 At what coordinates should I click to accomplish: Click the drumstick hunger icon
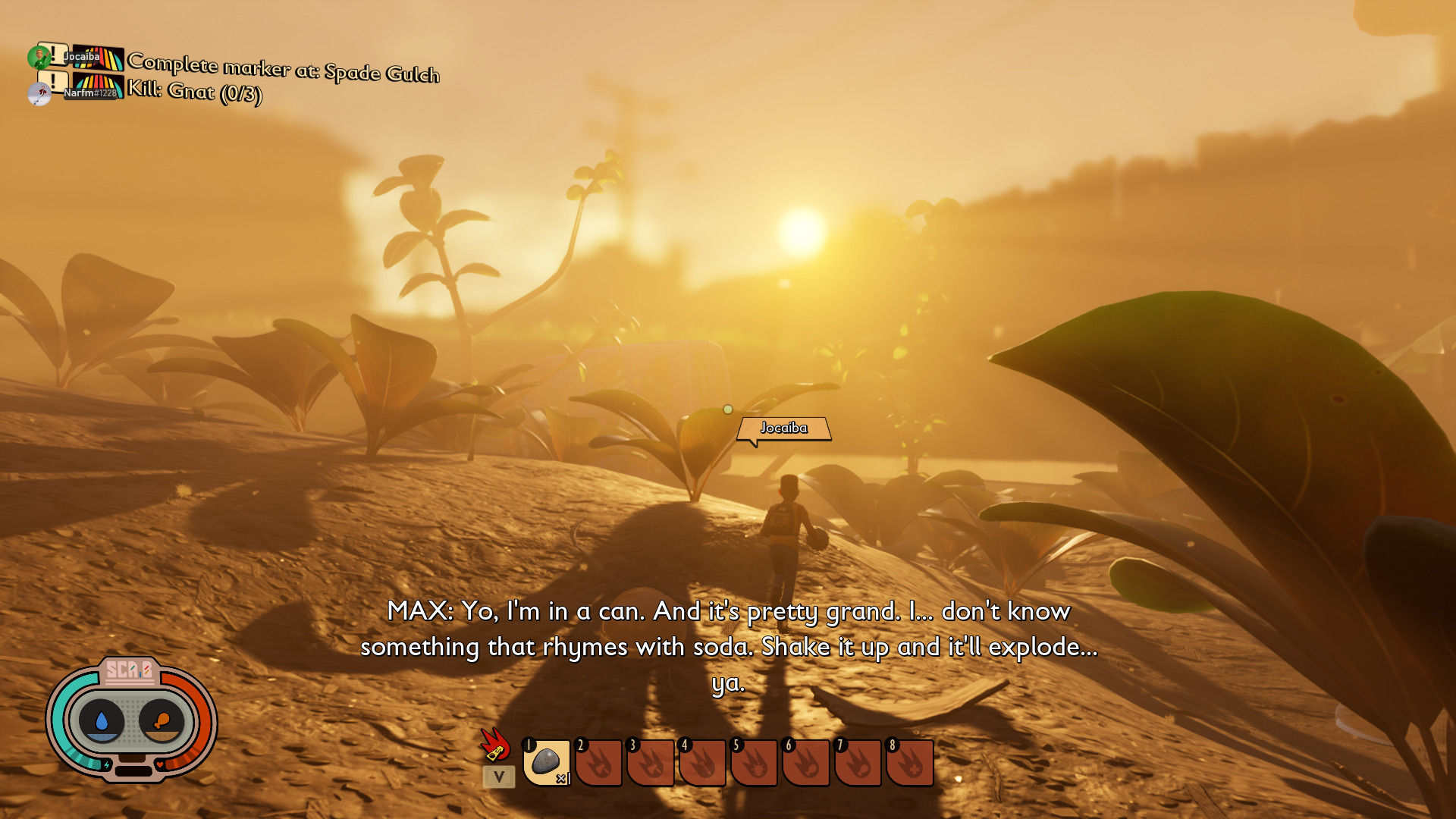[x=161, y=720]
